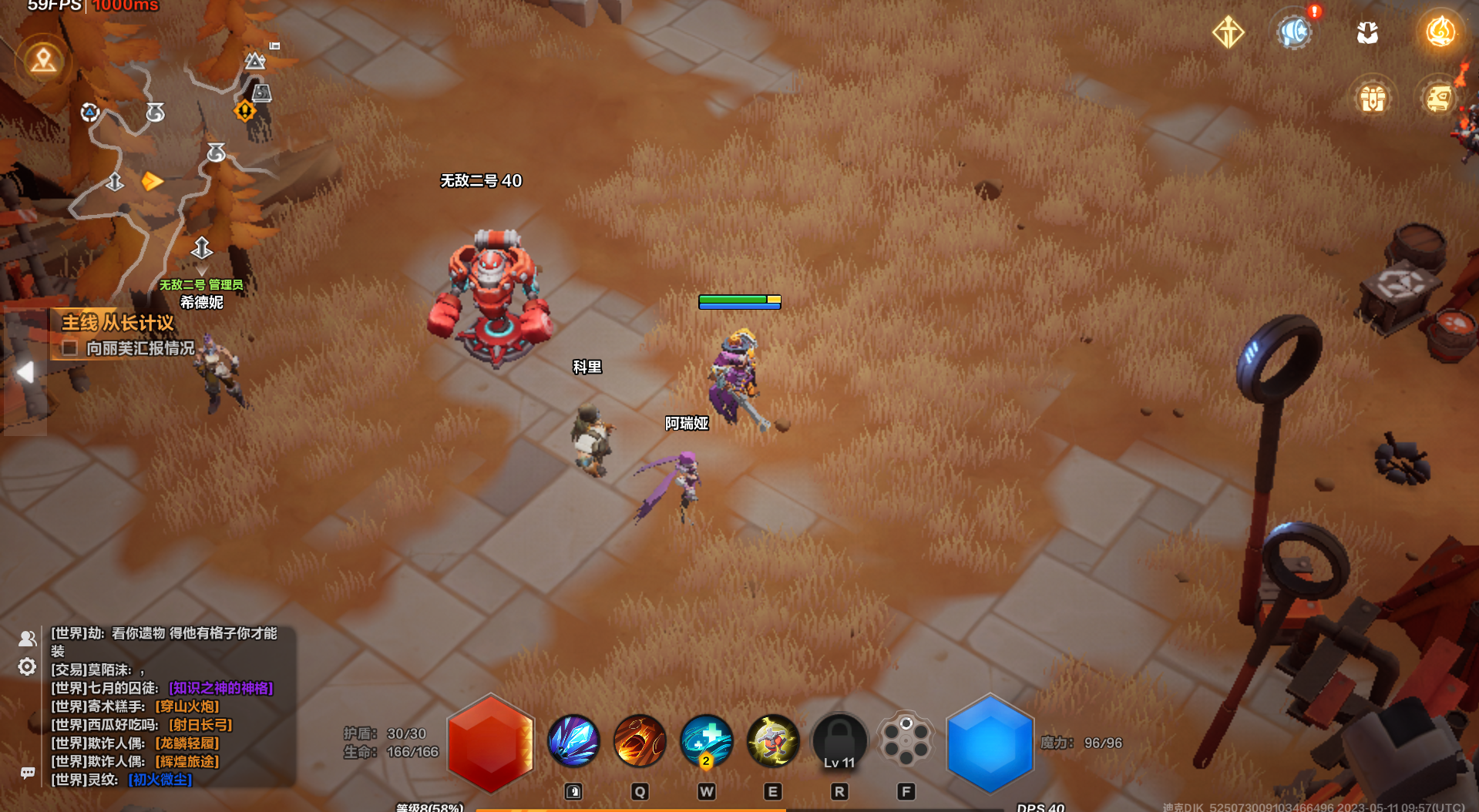
Task: Activate the ice crystal shard skill
Action: (573, 741)
